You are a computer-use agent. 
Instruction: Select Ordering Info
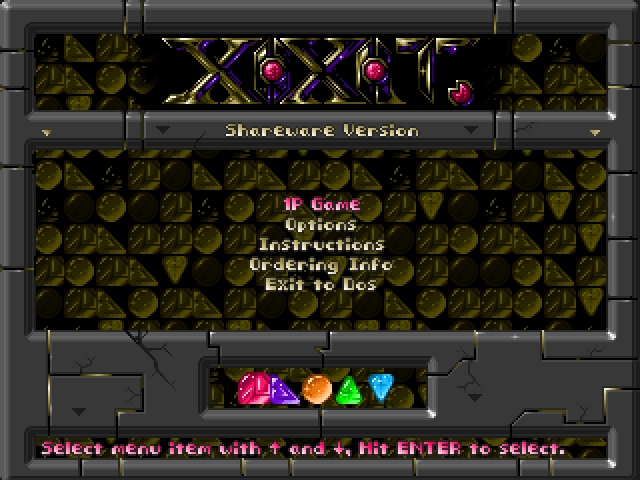(320, 265)
